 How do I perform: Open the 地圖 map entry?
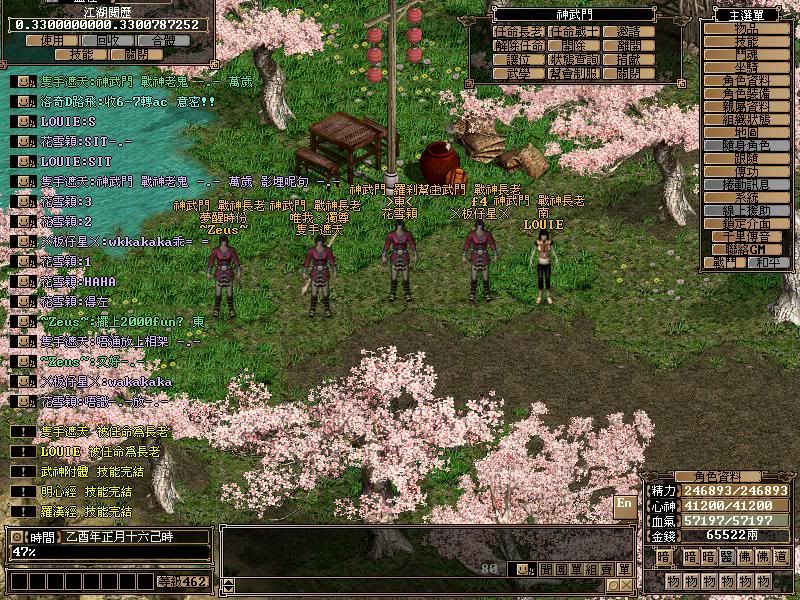point(746,132)
